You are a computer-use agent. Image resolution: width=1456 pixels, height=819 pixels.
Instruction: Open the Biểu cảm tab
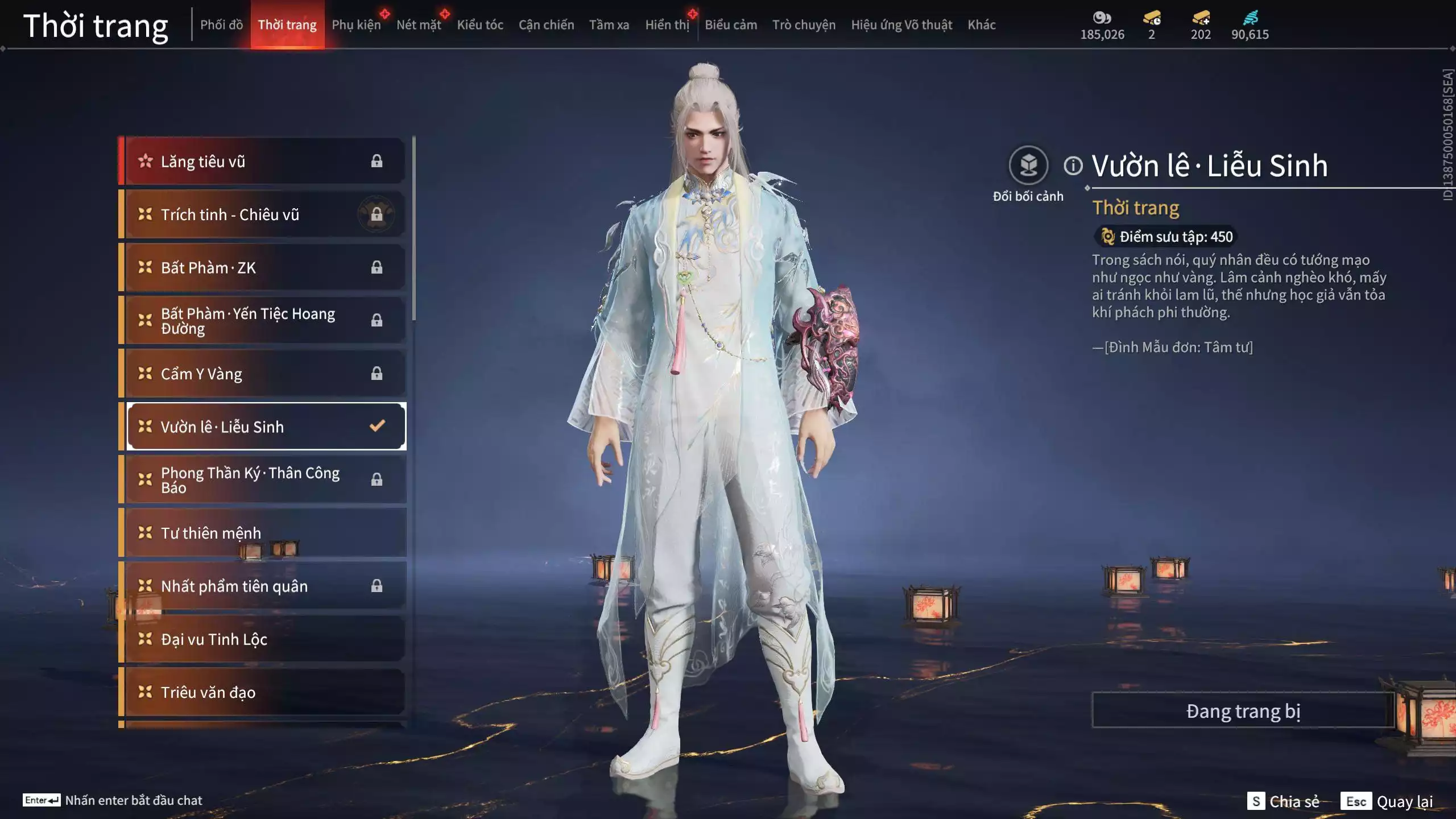731,25
